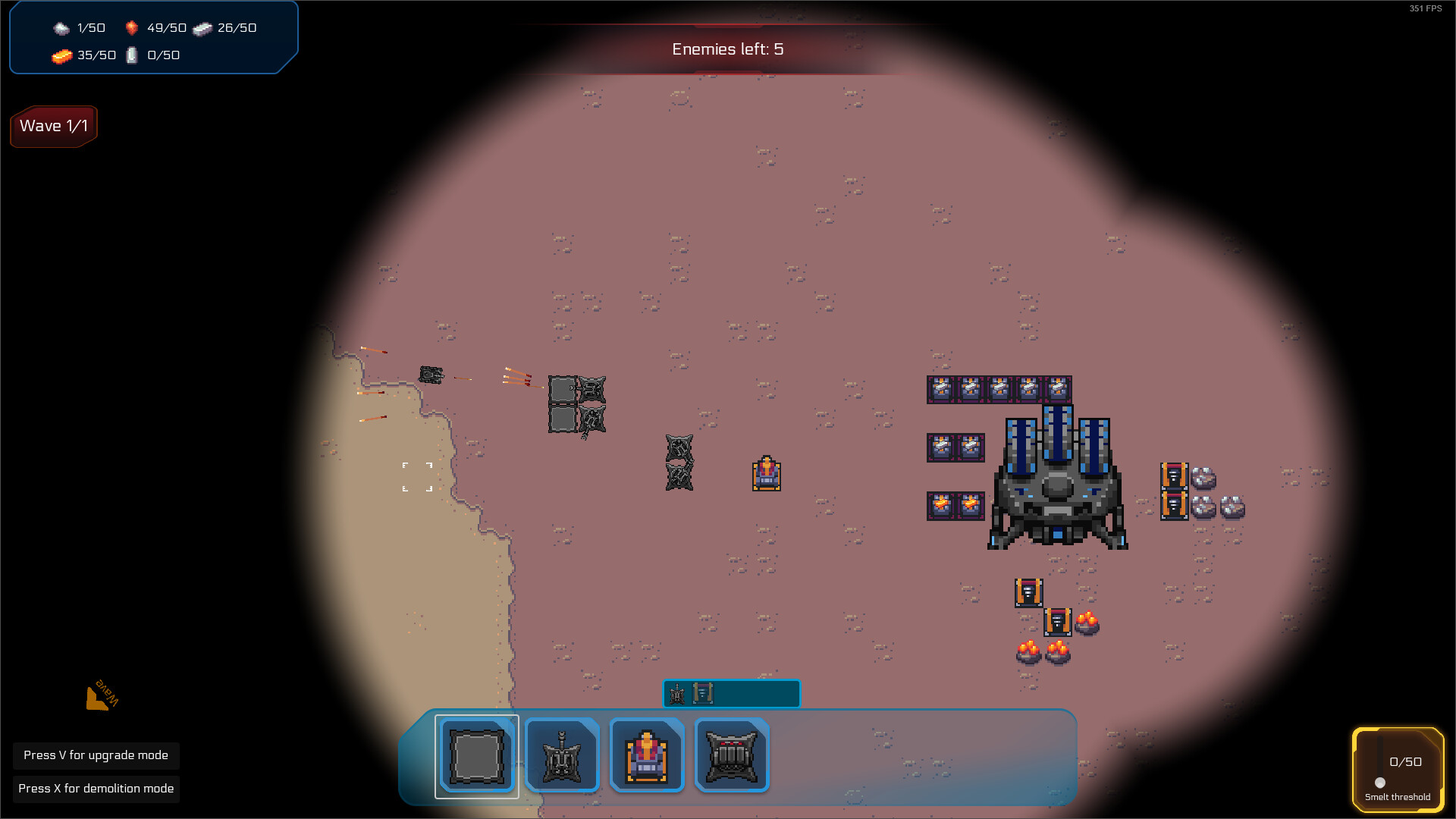Click the turret icon in the cost tooltip

tap(676, 692)
